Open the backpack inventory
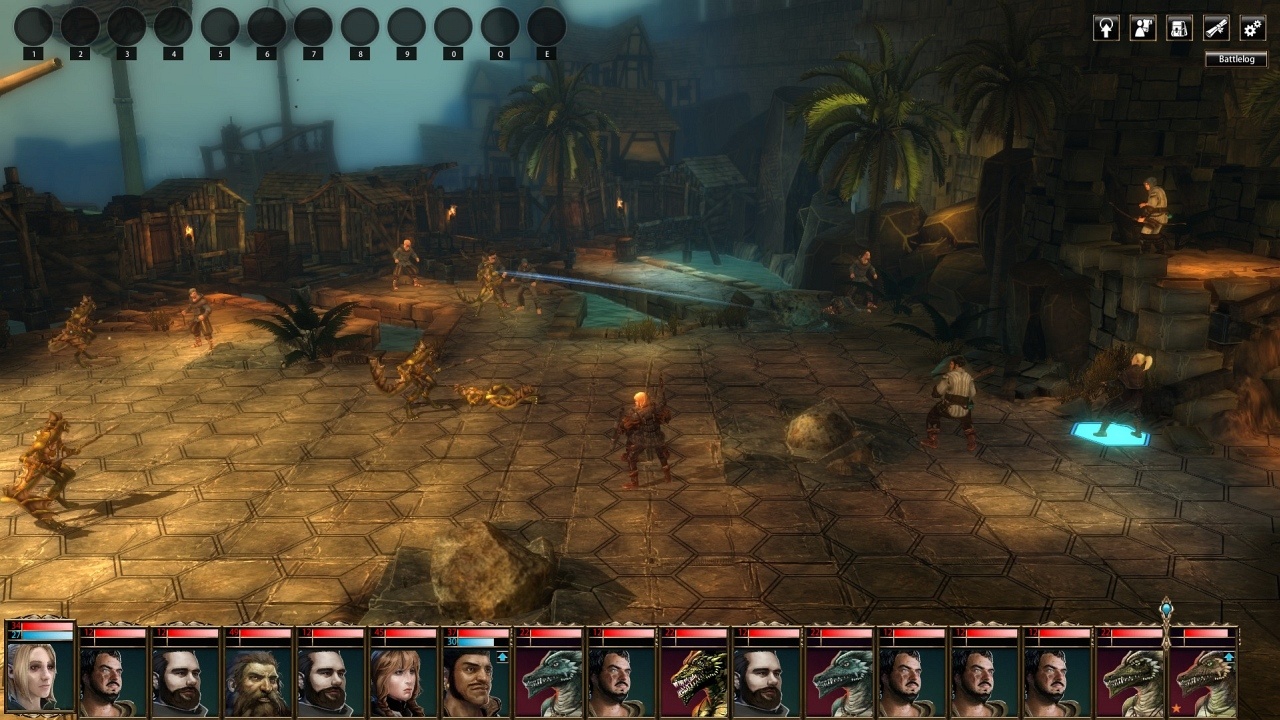This screenshot has width=1280, height=720. [x=1179, y=28]
